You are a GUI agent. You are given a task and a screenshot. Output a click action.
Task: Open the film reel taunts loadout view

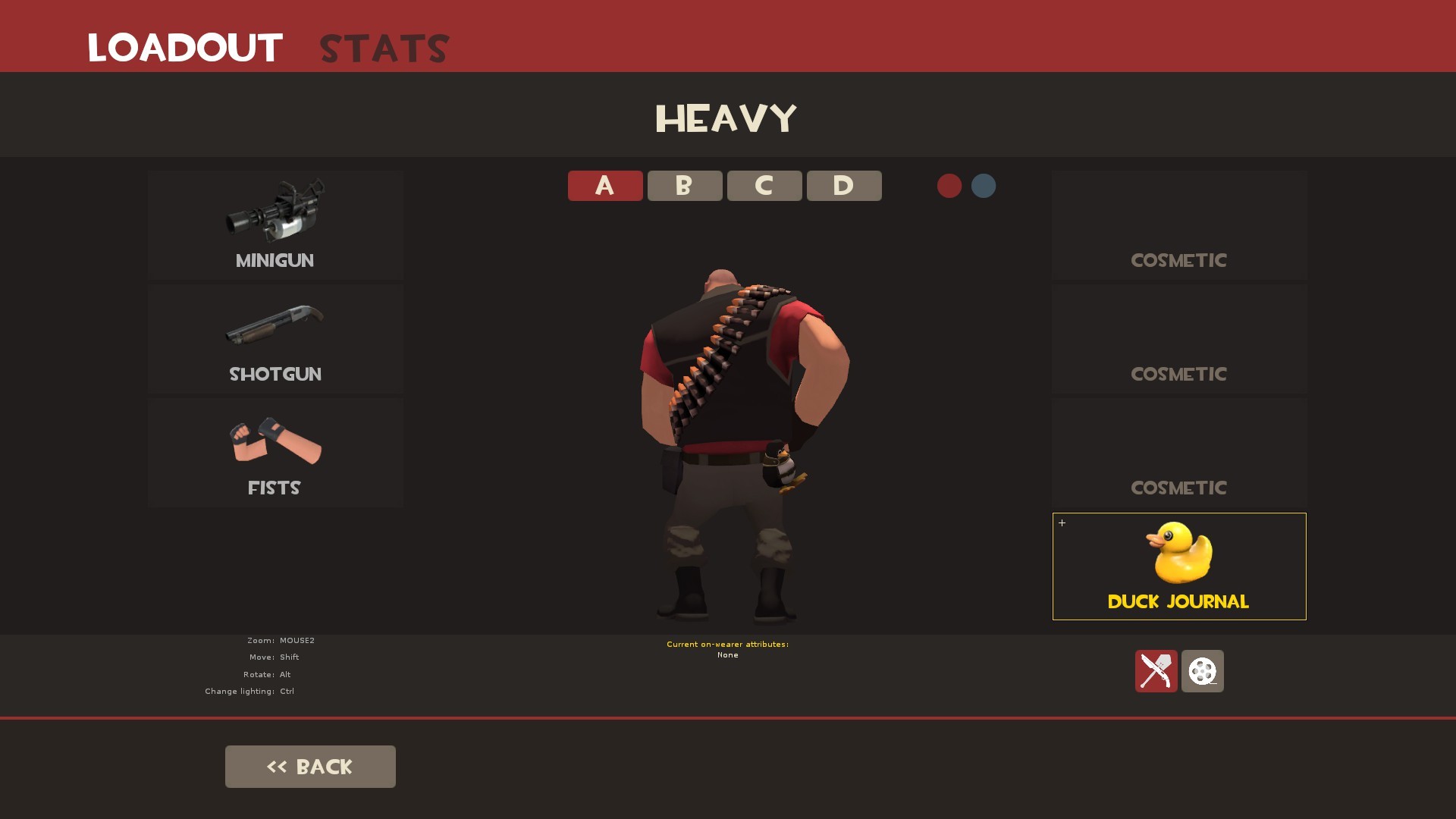(x=1202, y=672)
